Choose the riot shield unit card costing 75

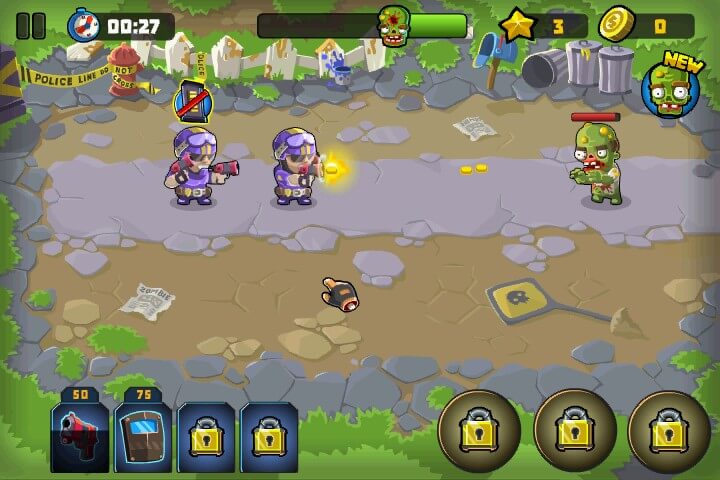pos(143,435)
